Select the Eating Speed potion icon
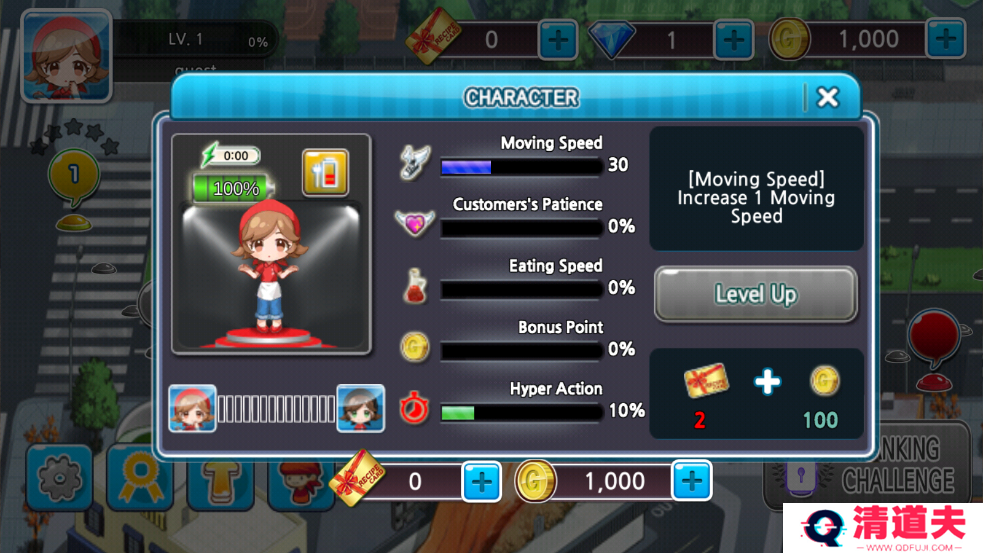The width and height of the screenshot is (983, 553). pyautogui.click(x=414, y=287)
